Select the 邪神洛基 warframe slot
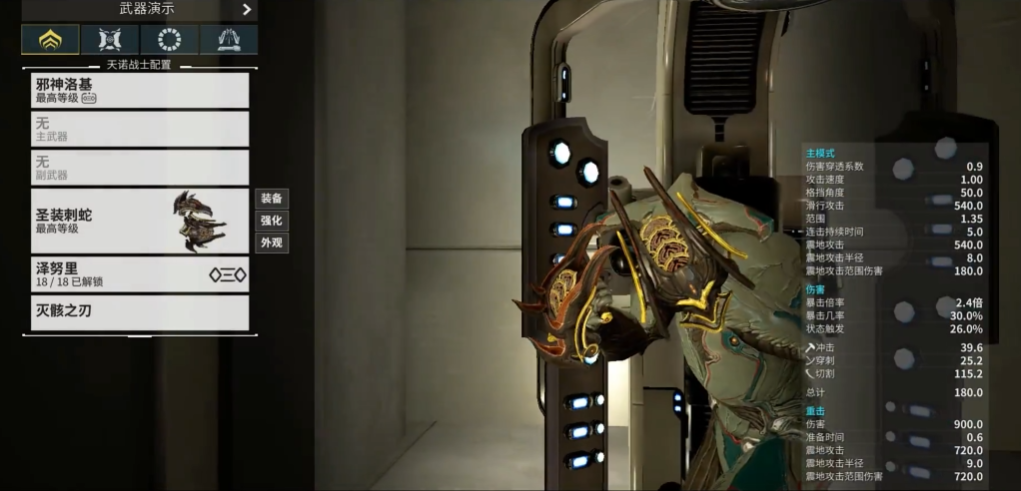The height and width of the screenshot is (491, 1021). click(140, 91)
